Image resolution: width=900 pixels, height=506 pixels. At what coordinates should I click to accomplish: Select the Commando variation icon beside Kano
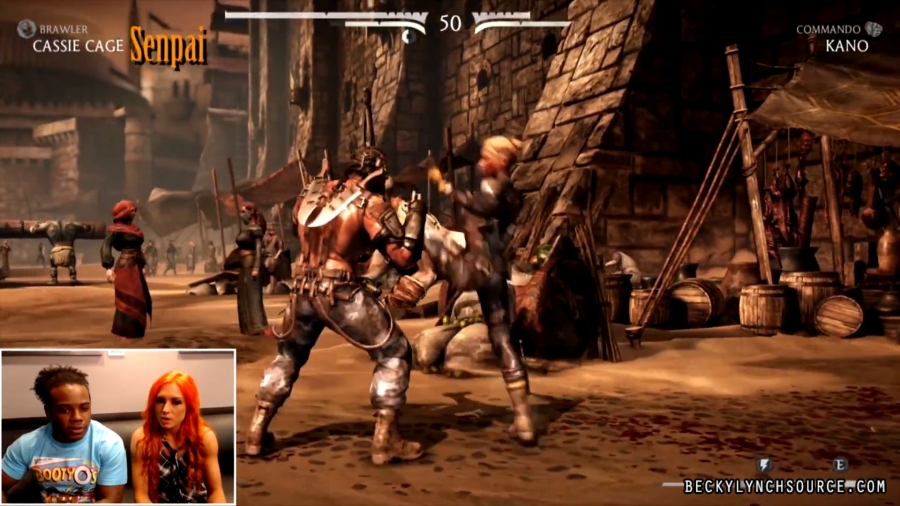point(873,29)
